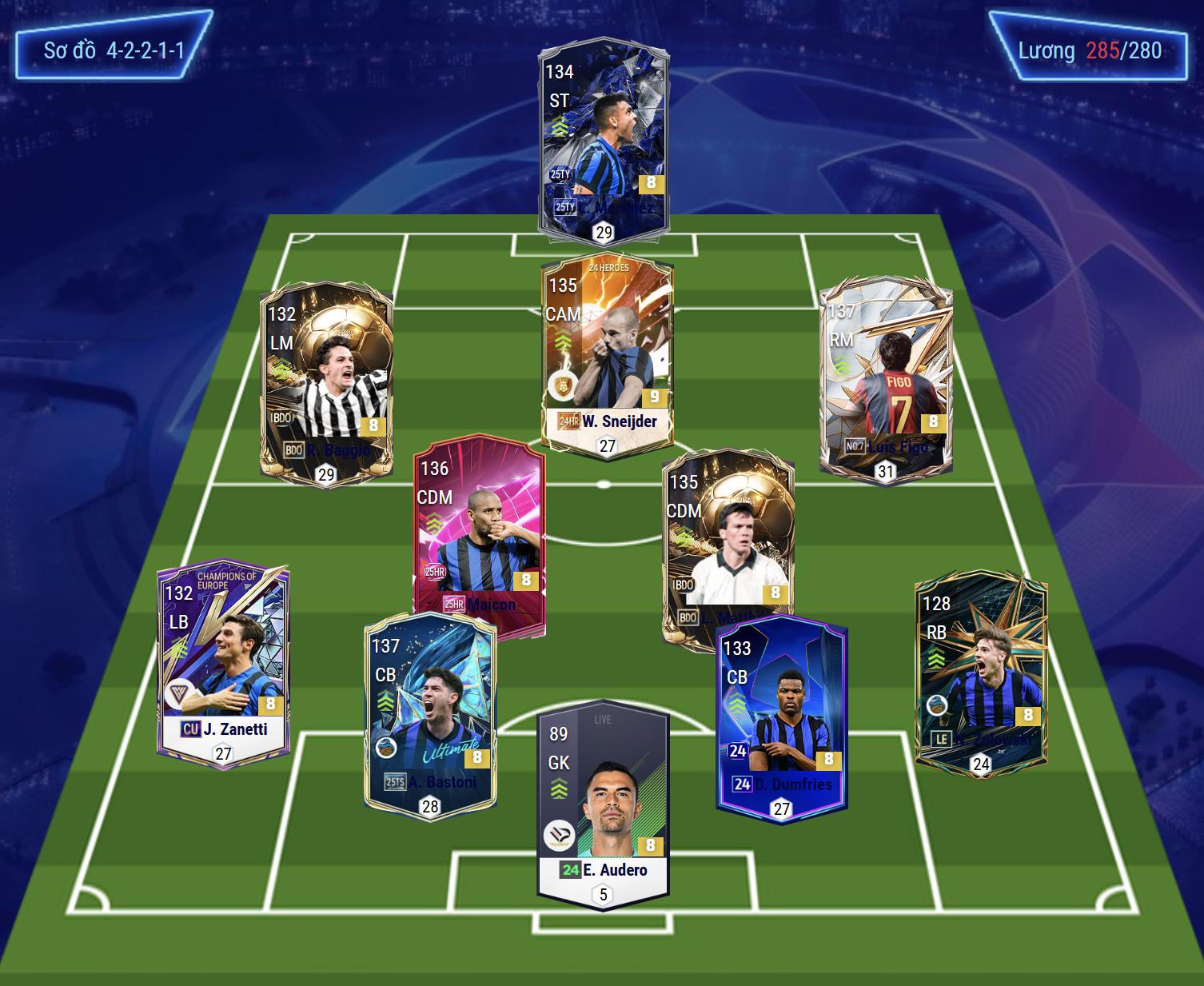Open the Sơ đồ 4-2-2-1-1 formation selector
Viewport: 1204px width, 986px height.
[x=114, y=50]
